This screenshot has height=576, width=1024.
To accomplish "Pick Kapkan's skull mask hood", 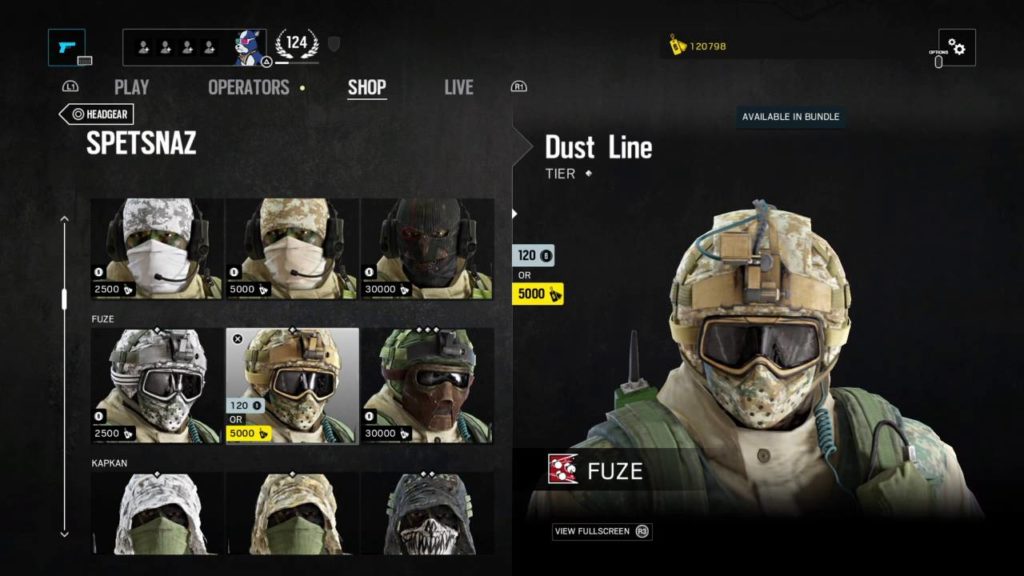I will pyautogui.click(x=427, y=513).
